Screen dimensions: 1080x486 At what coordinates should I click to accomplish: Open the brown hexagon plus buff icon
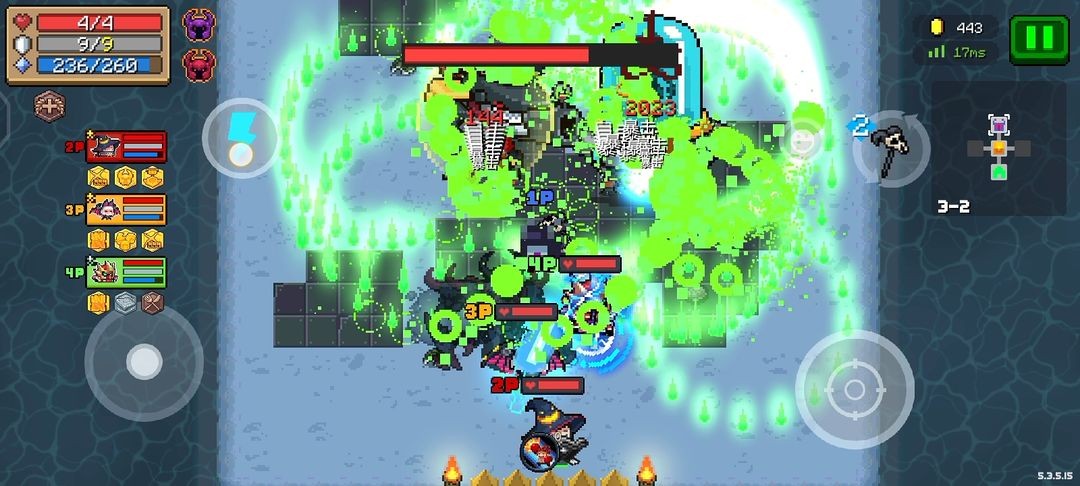49,103
